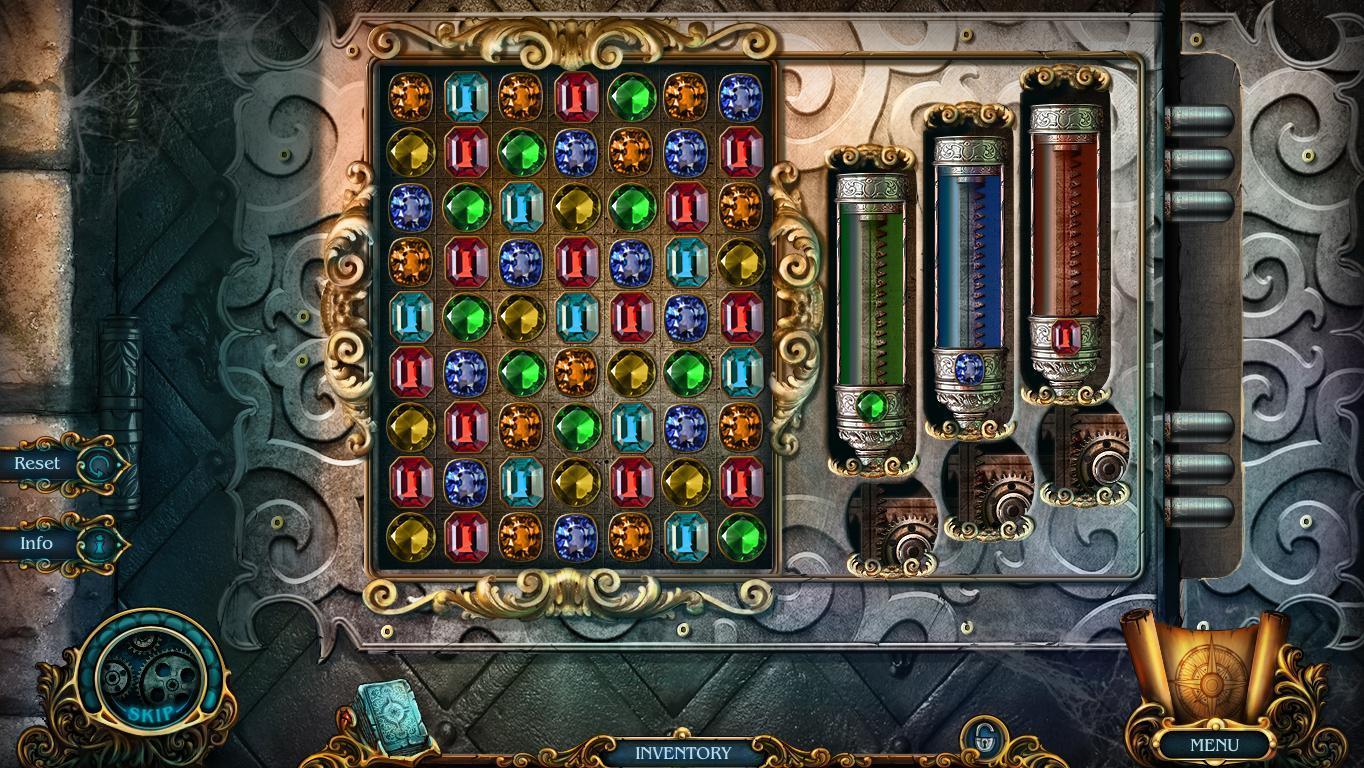Toggle the inventory padlock icon
Screen dimensions: 1364x768
985,739
